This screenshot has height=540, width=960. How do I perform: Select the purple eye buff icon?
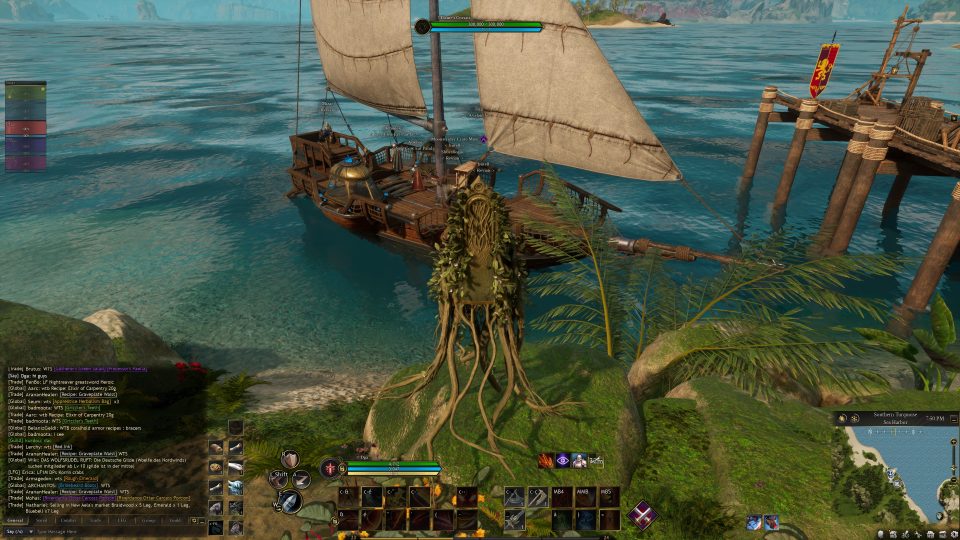[x=563, y=461]
